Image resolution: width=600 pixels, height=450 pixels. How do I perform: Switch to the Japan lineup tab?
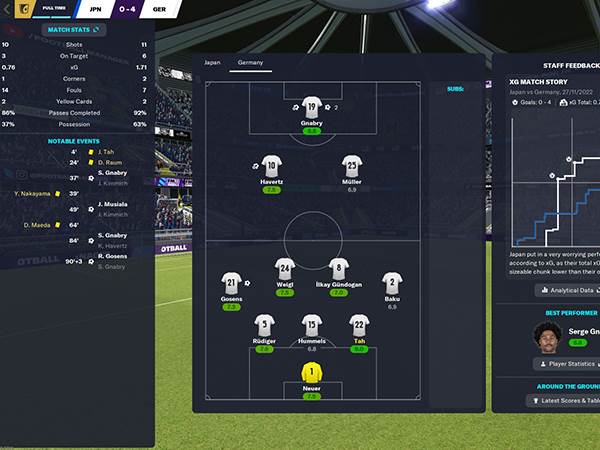tap(212, 62)
